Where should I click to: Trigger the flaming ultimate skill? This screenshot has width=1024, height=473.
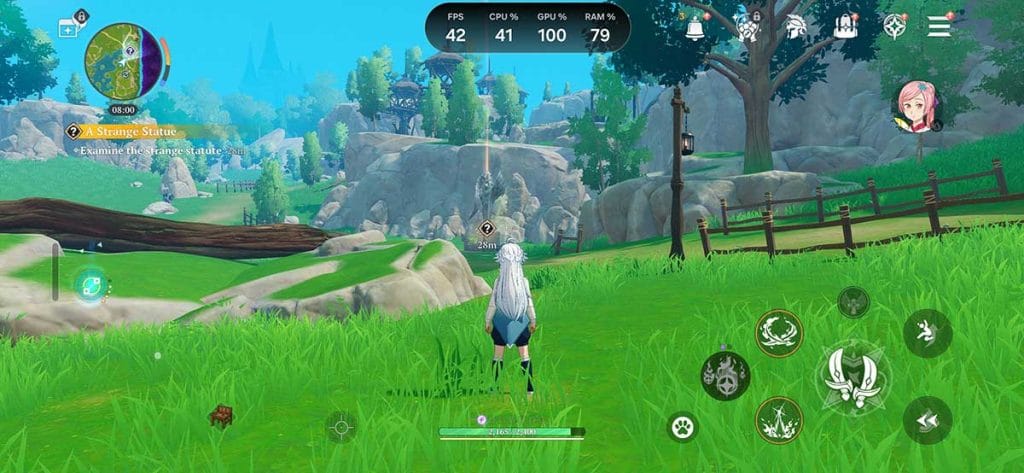coord(725,375)
